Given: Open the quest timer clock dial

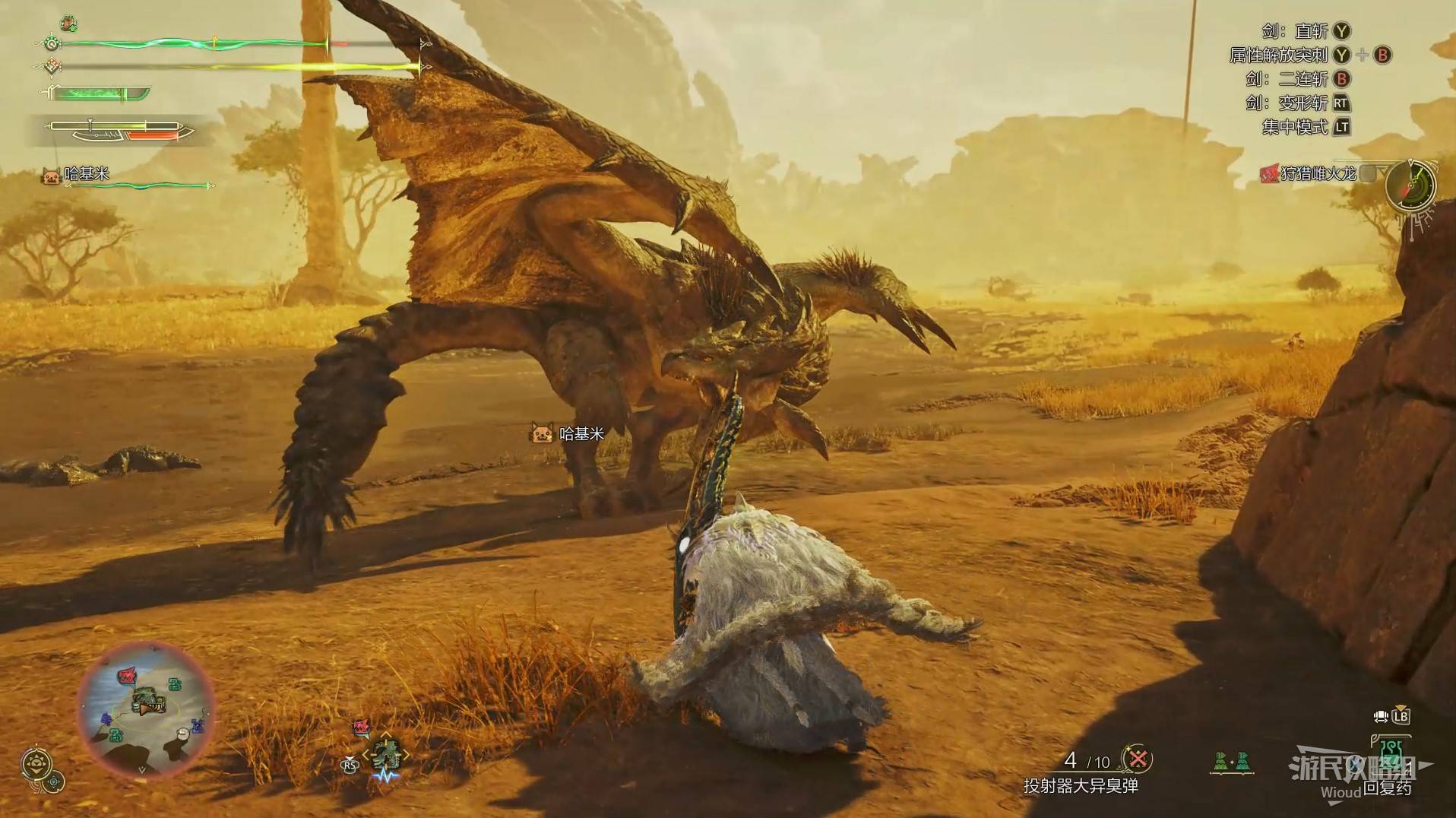Looking at the screenshot, I should (x=1410, y=185).
